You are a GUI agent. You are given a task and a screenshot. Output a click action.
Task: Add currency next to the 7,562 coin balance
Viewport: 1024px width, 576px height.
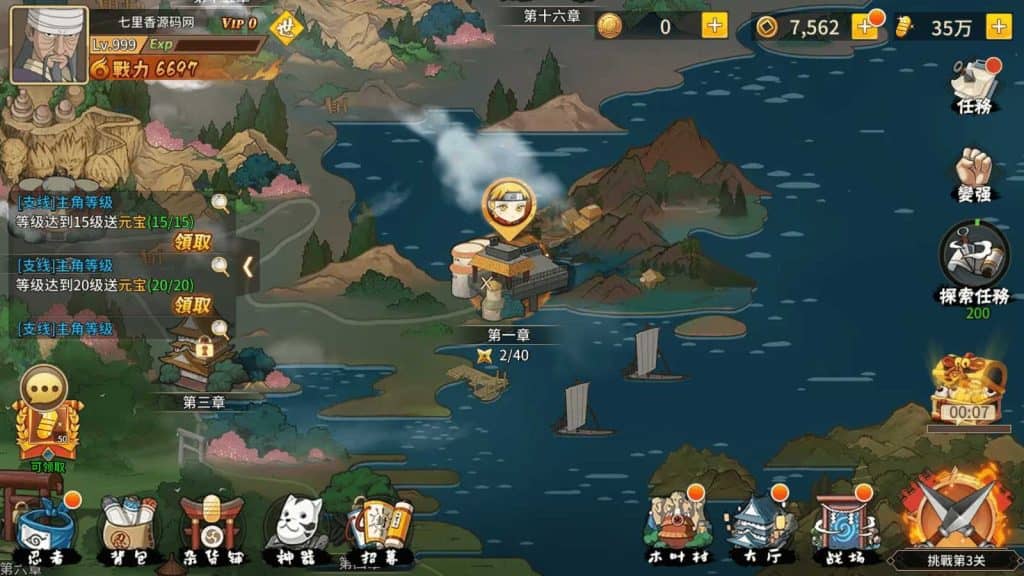pyautogui.click(x=864, y=27)
